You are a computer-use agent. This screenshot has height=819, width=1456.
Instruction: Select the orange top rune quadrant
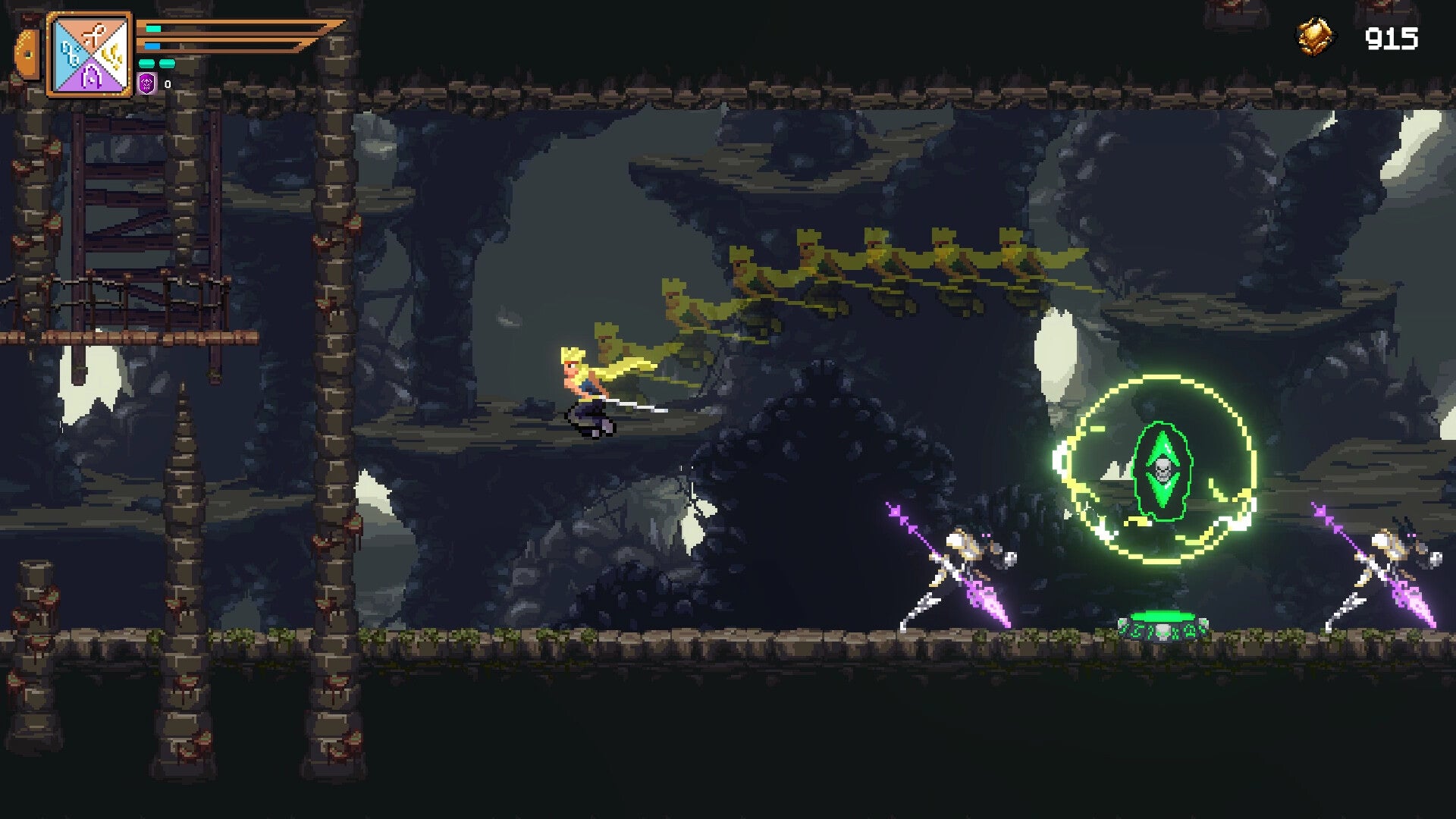click(90, 33)
